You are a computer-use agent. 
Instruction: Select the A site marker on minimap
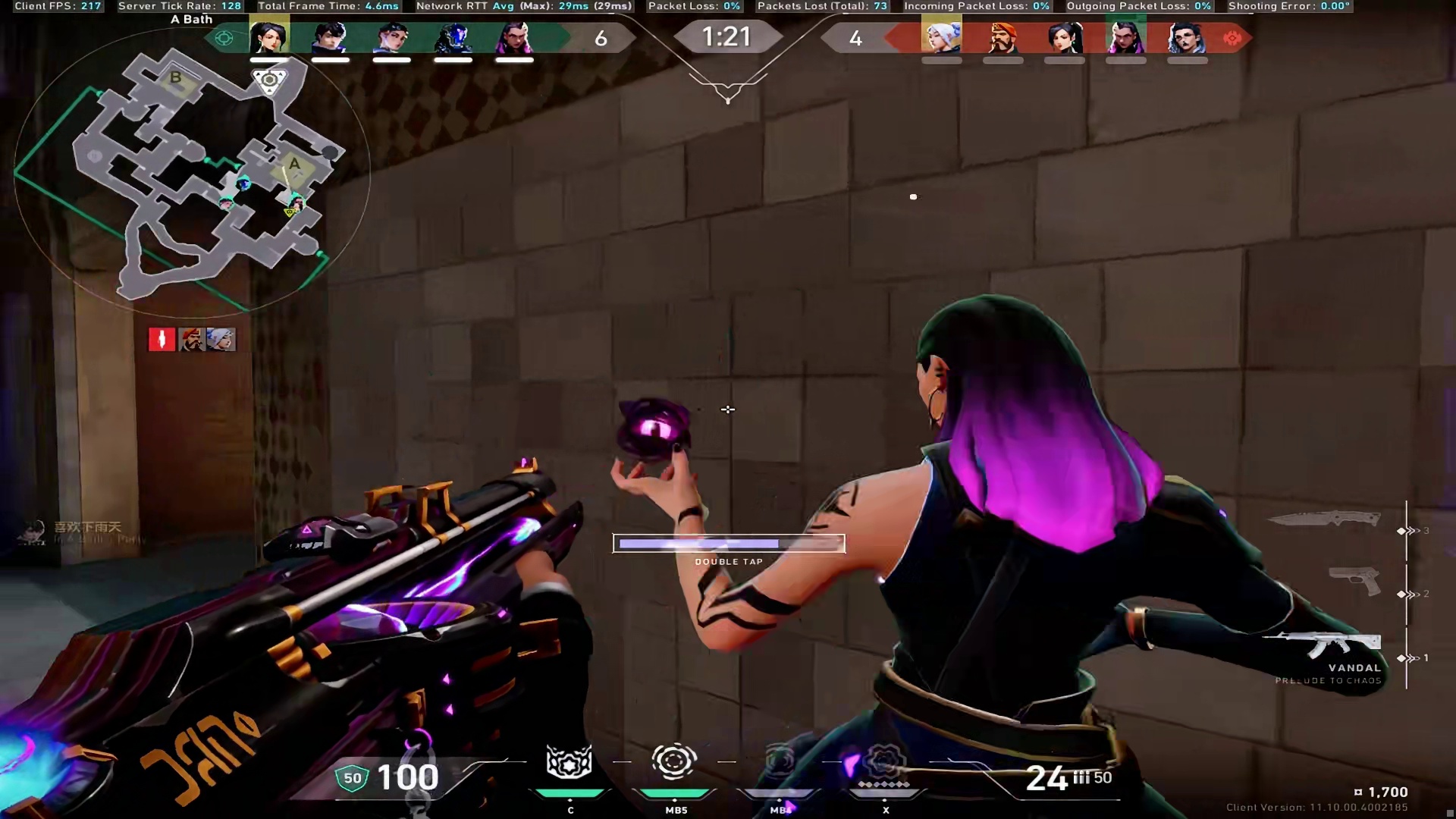[294, 164]
